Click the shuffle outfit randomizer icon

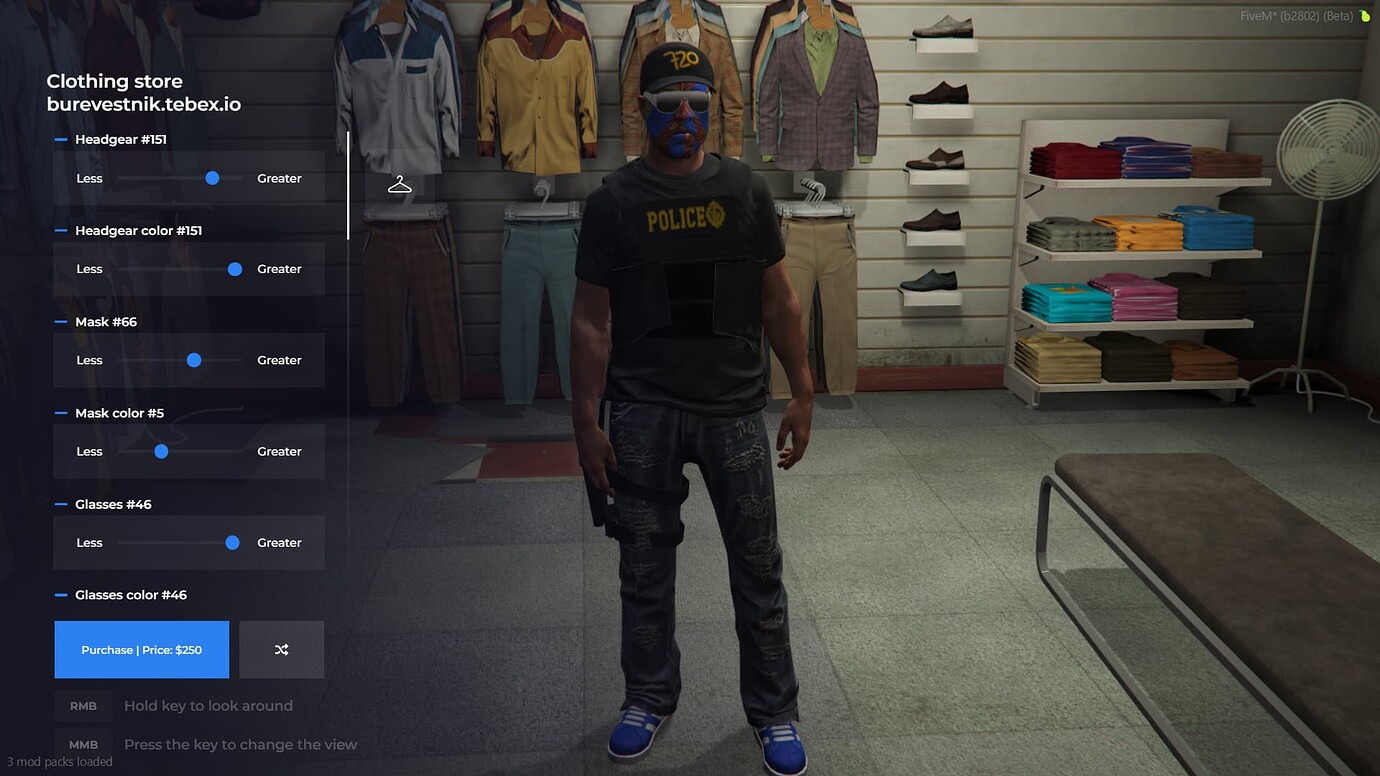click(281, 649)
